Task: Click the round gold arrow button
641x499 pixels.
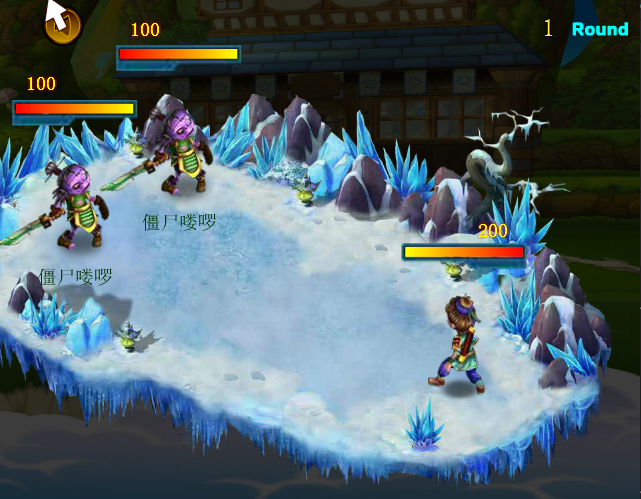Action: tap(63, 25)
